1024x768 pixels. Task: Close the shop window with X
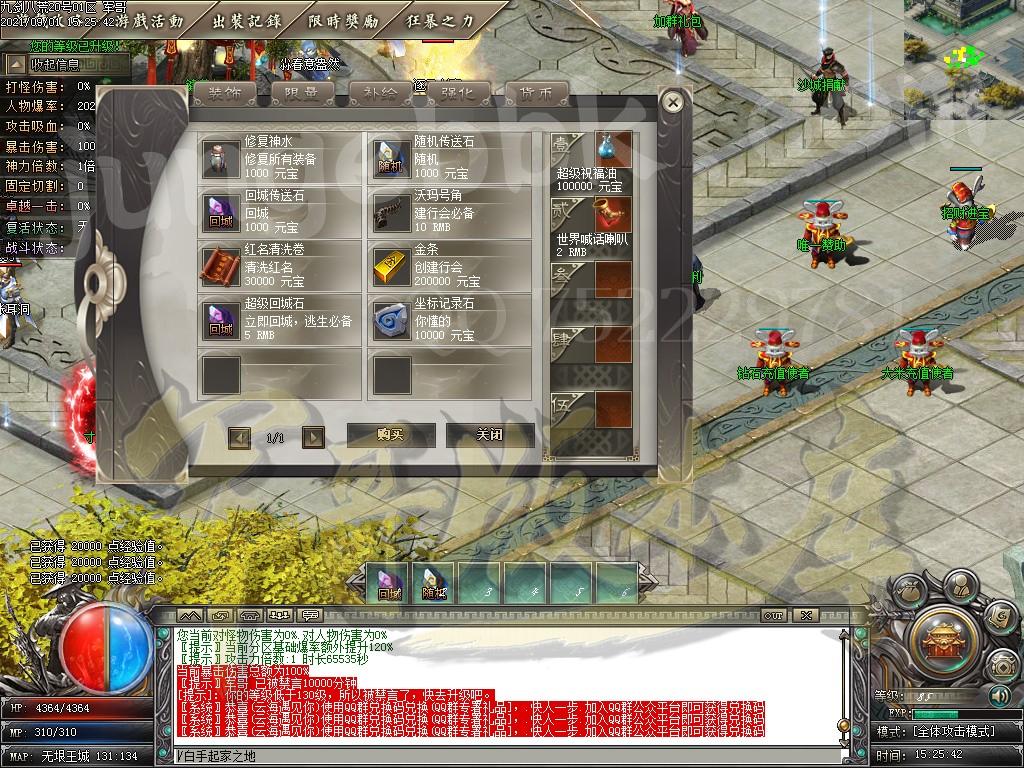(x=673, y=102)
